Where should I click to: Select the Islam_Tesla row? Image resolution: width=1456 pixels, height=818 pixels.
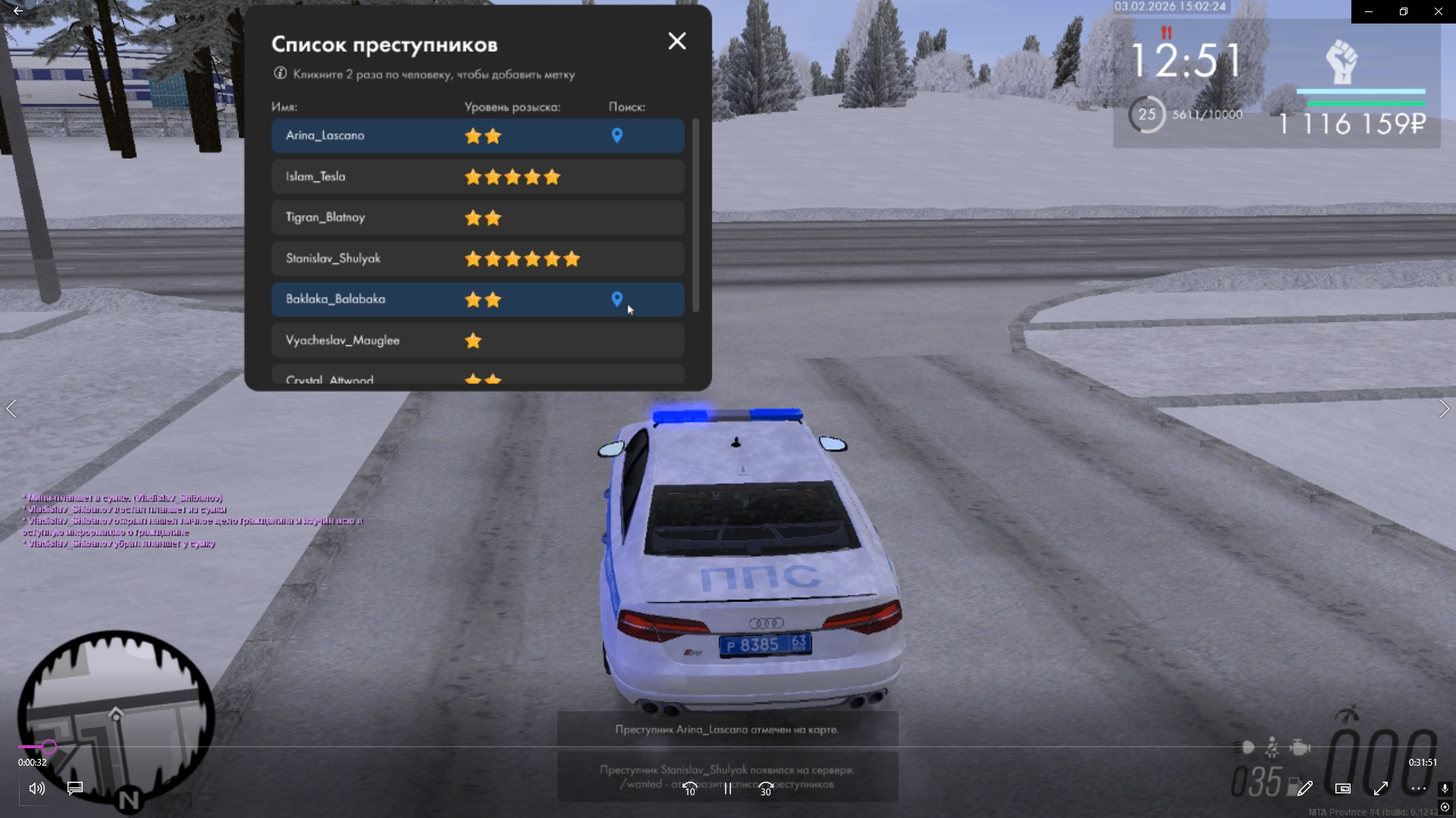pyautogui.click(x=315, y=177)
